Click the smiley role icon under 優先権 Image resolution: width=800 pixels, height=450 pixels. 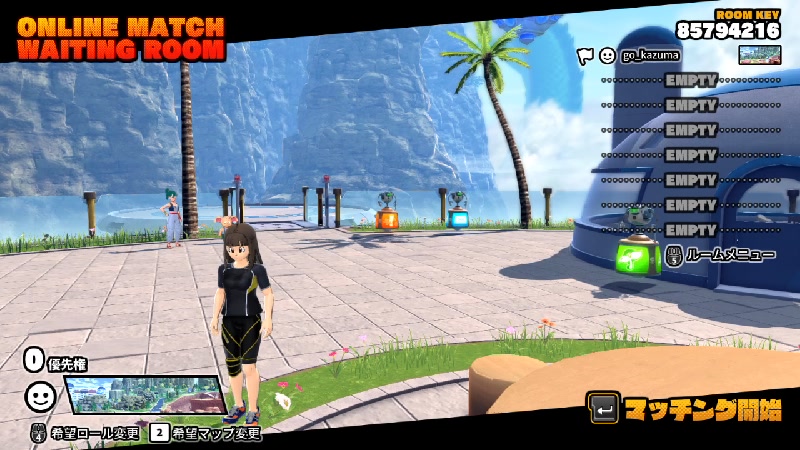(x=39, y=396)
